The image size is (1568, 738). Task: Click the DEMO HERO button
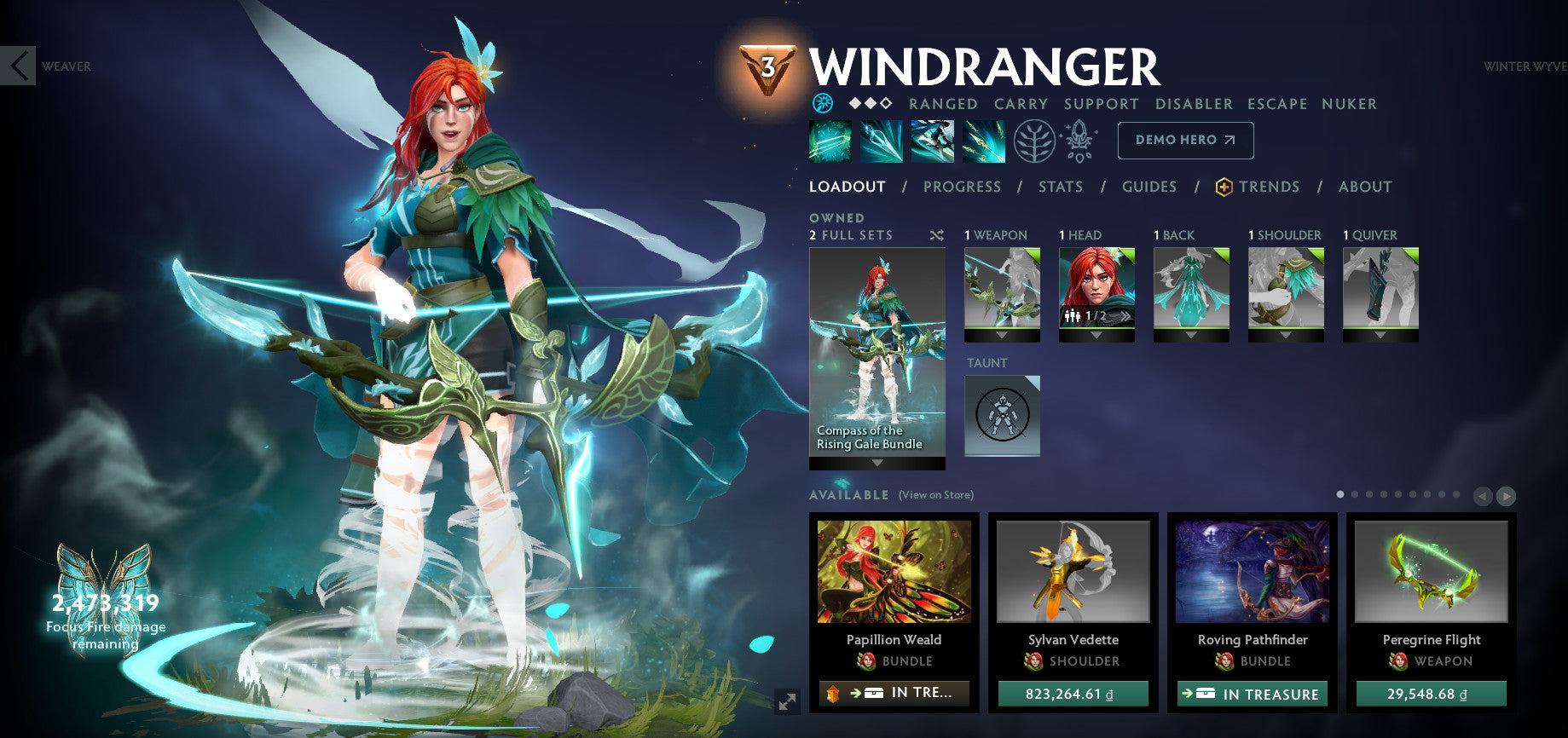pos(1185,141)
